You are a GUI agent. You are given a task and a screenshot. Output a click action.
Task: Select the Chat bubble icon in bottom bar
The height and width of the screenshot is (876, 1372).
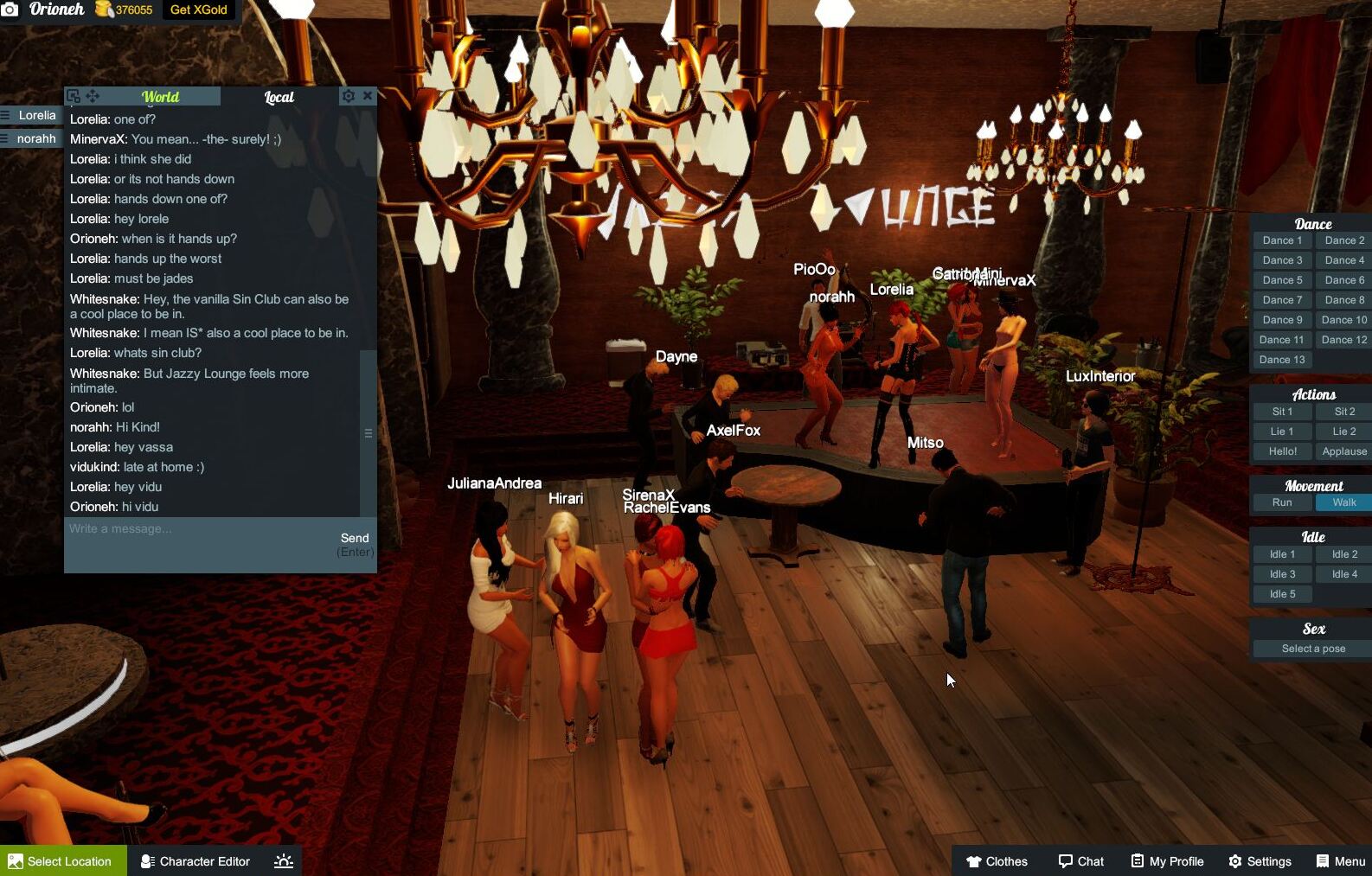click(x=1065, y=860)
